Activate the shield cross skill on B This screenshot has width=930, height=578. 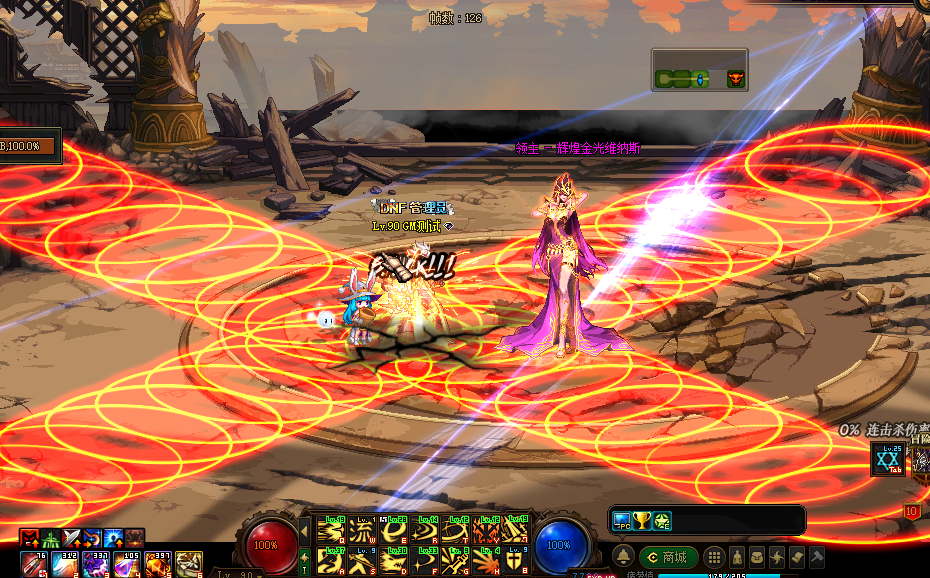(515, 560)
